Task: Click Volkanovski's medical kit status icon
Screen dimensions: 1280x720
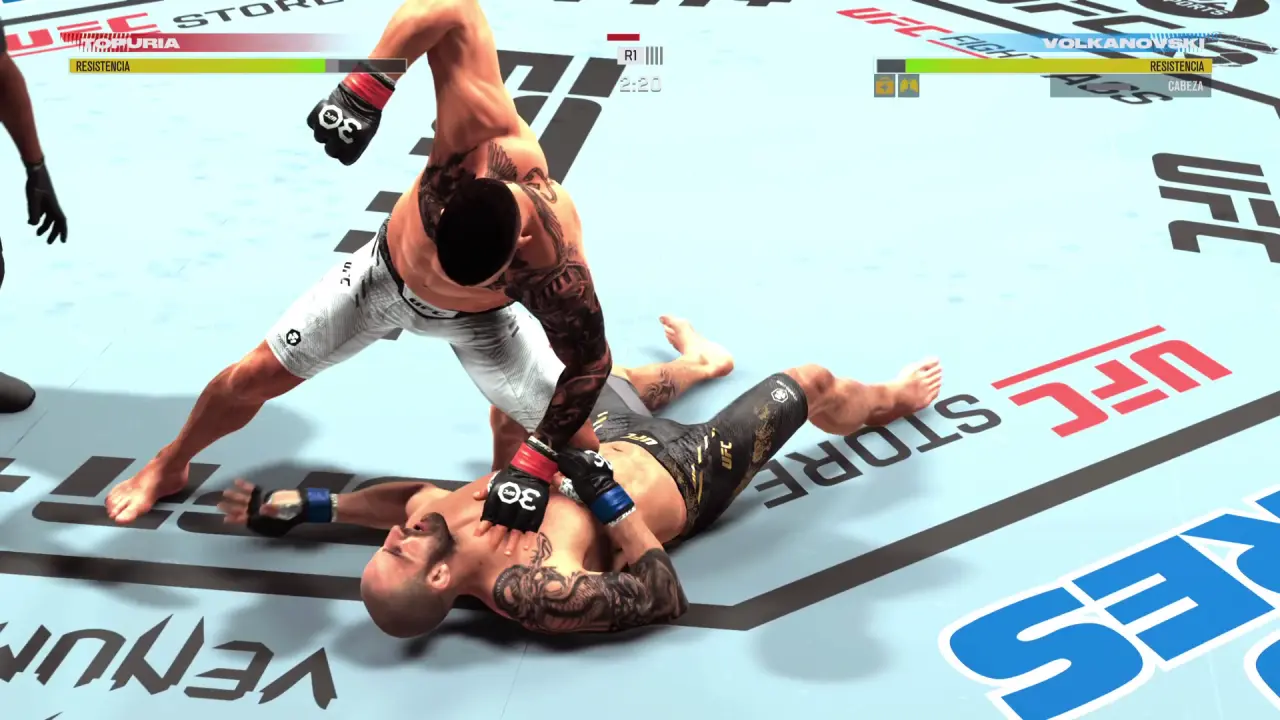Action: pyautogui.click(x=885, y=86)
